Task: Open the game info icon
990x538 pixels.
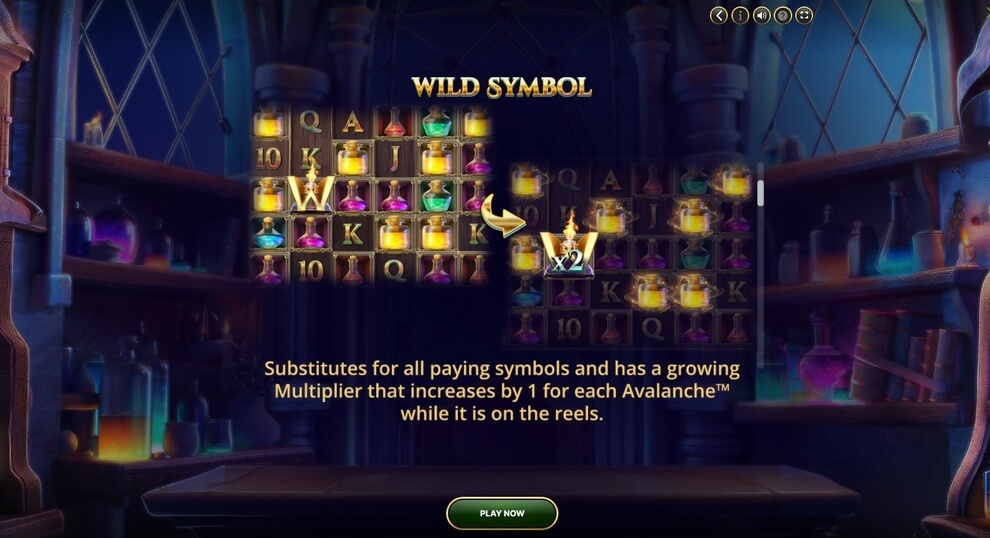Action: click(x=740, y=15)
